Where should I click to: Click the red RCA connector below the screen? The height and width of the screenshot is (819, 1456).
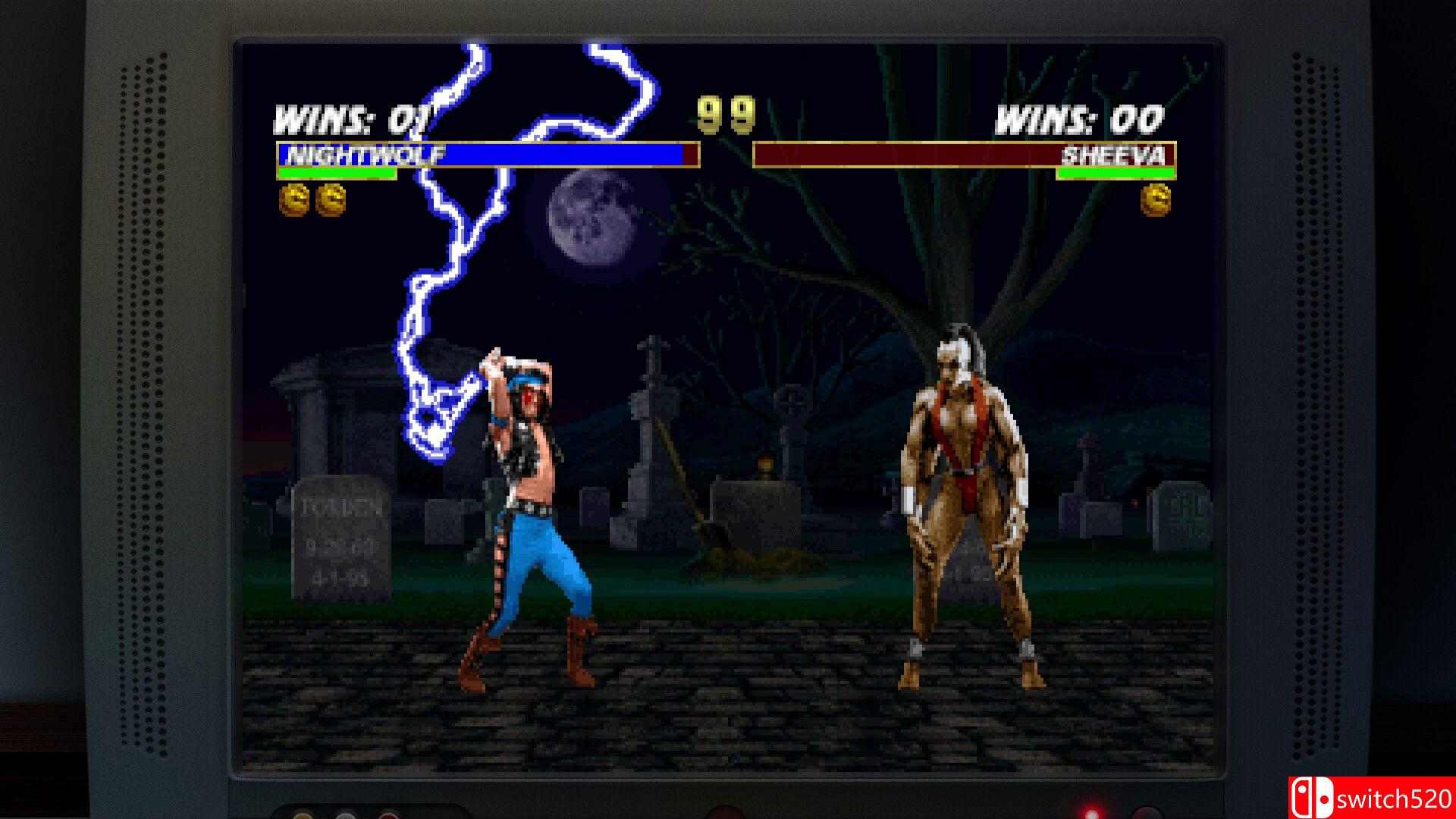[x=388, y=817]
